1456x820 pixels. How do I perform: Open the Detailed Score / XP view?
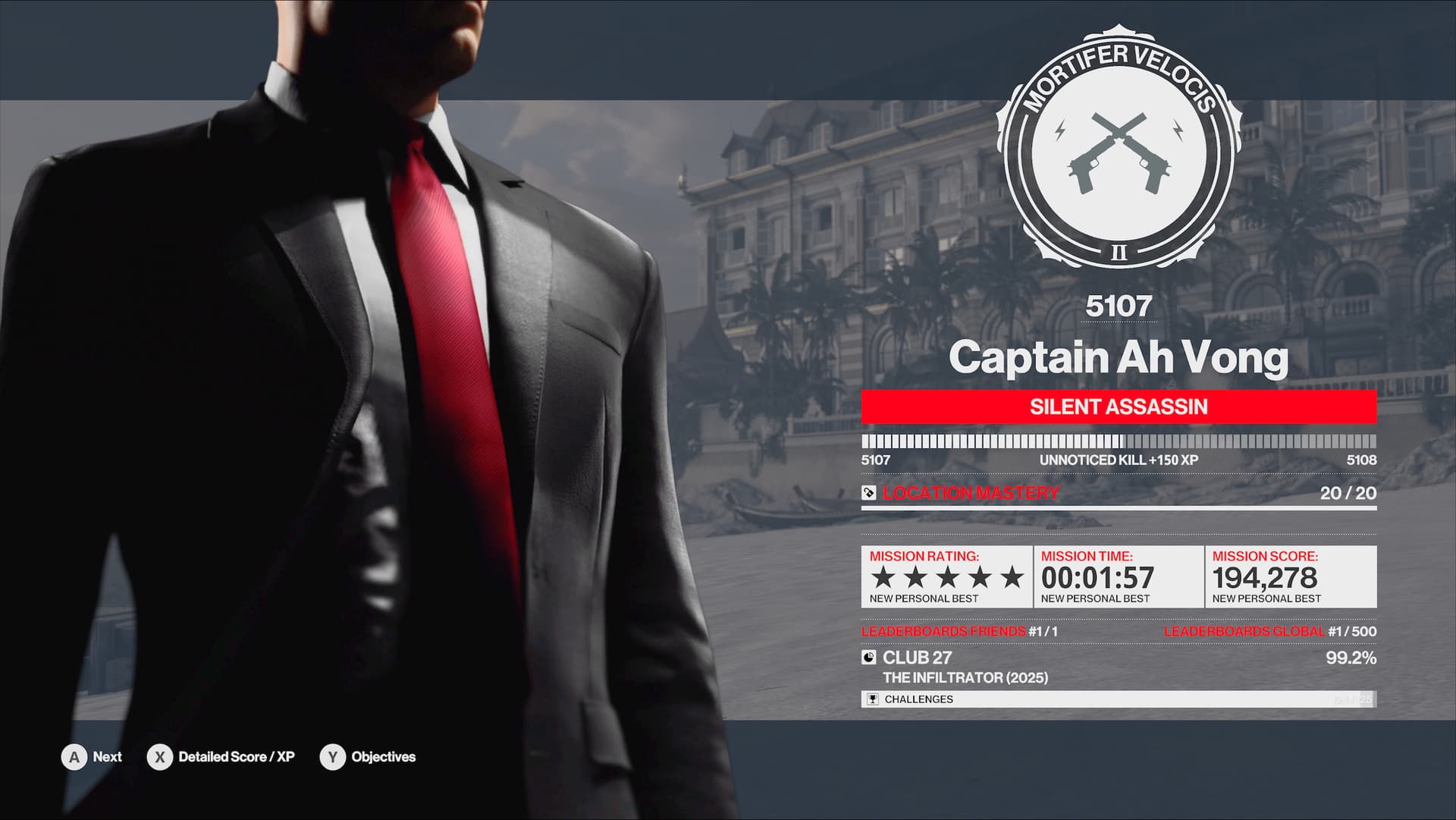(221, 757)
